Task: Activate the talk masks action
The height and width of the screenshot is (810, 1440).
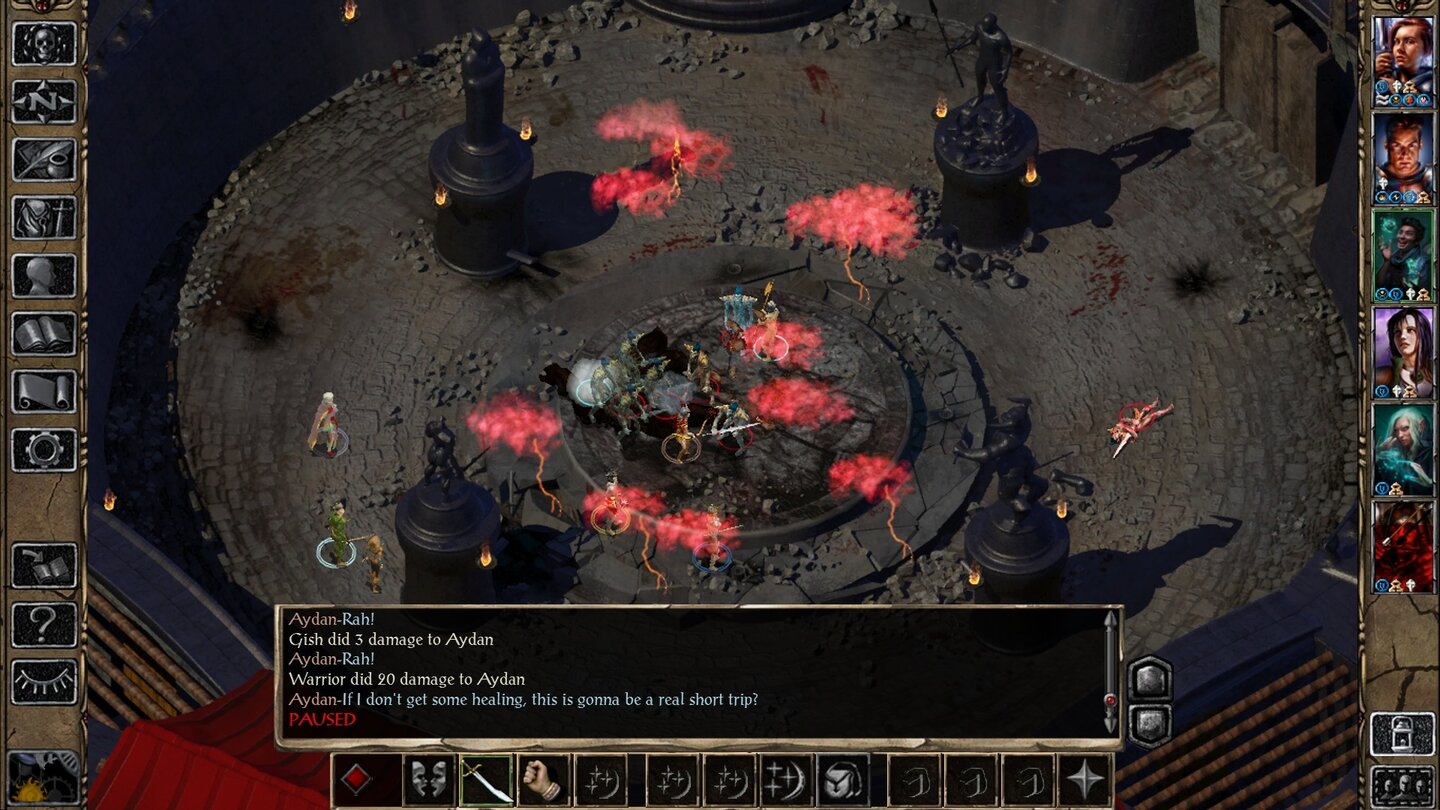Action: (x=428, y=780)
